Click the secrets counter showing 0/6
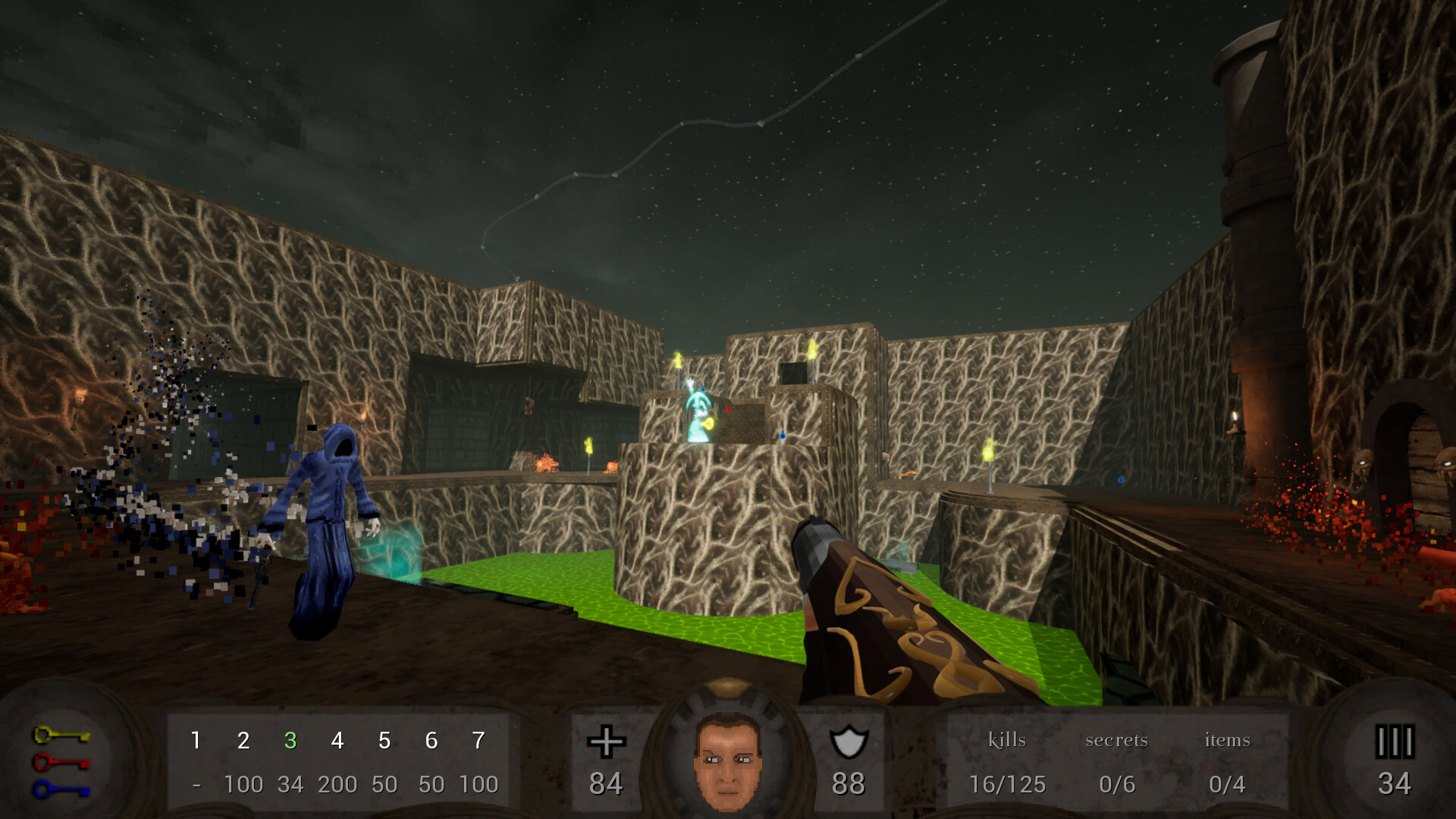The height and width of the screenshot is (819, 1456). (1118, 784)
